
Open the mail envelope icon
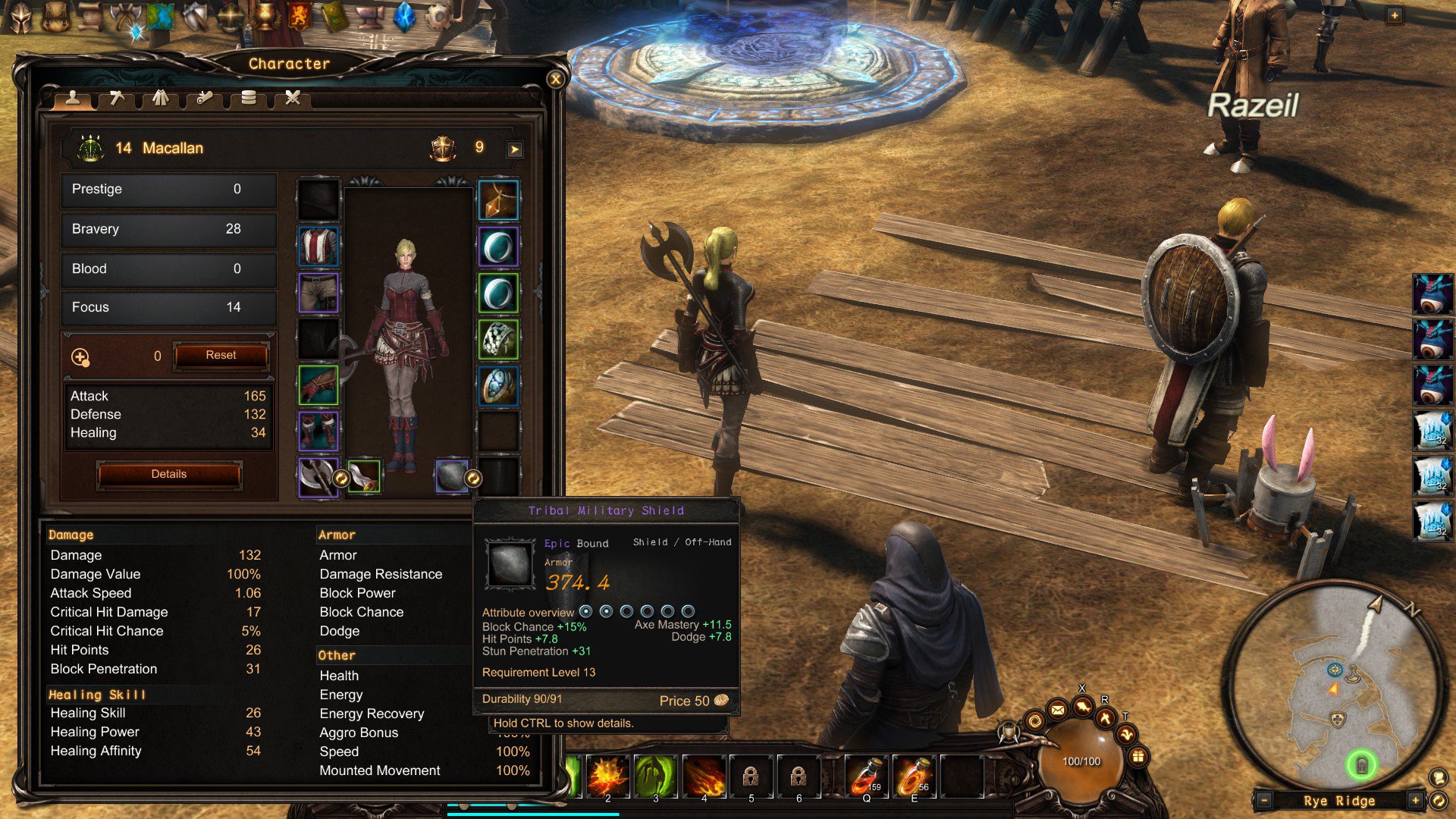click(1057, 710)
